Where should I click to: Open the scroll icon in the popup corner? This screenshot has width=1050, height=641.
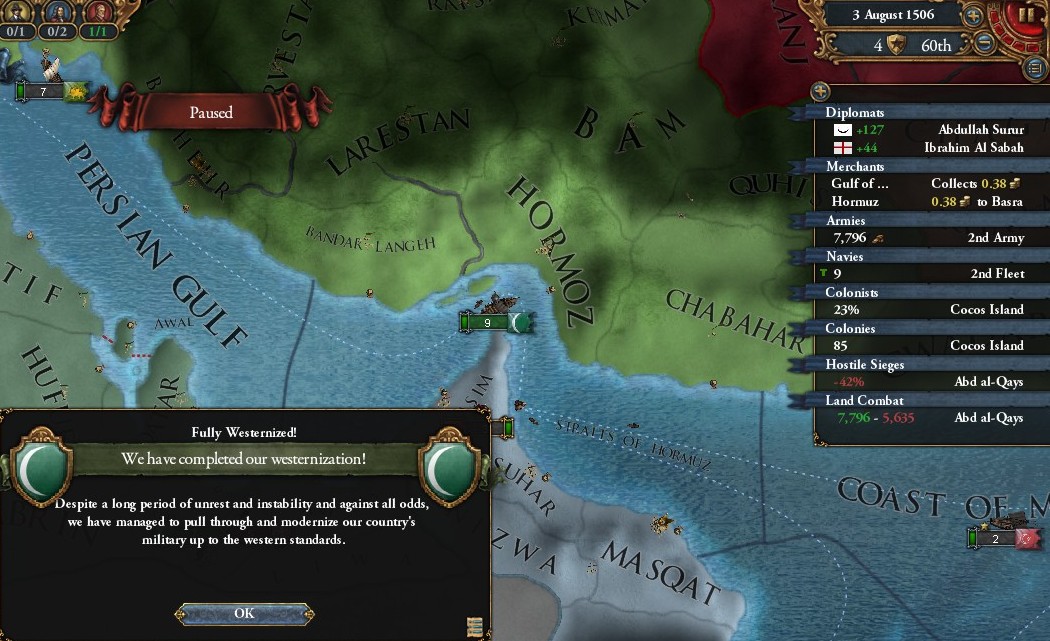[475, 626]
